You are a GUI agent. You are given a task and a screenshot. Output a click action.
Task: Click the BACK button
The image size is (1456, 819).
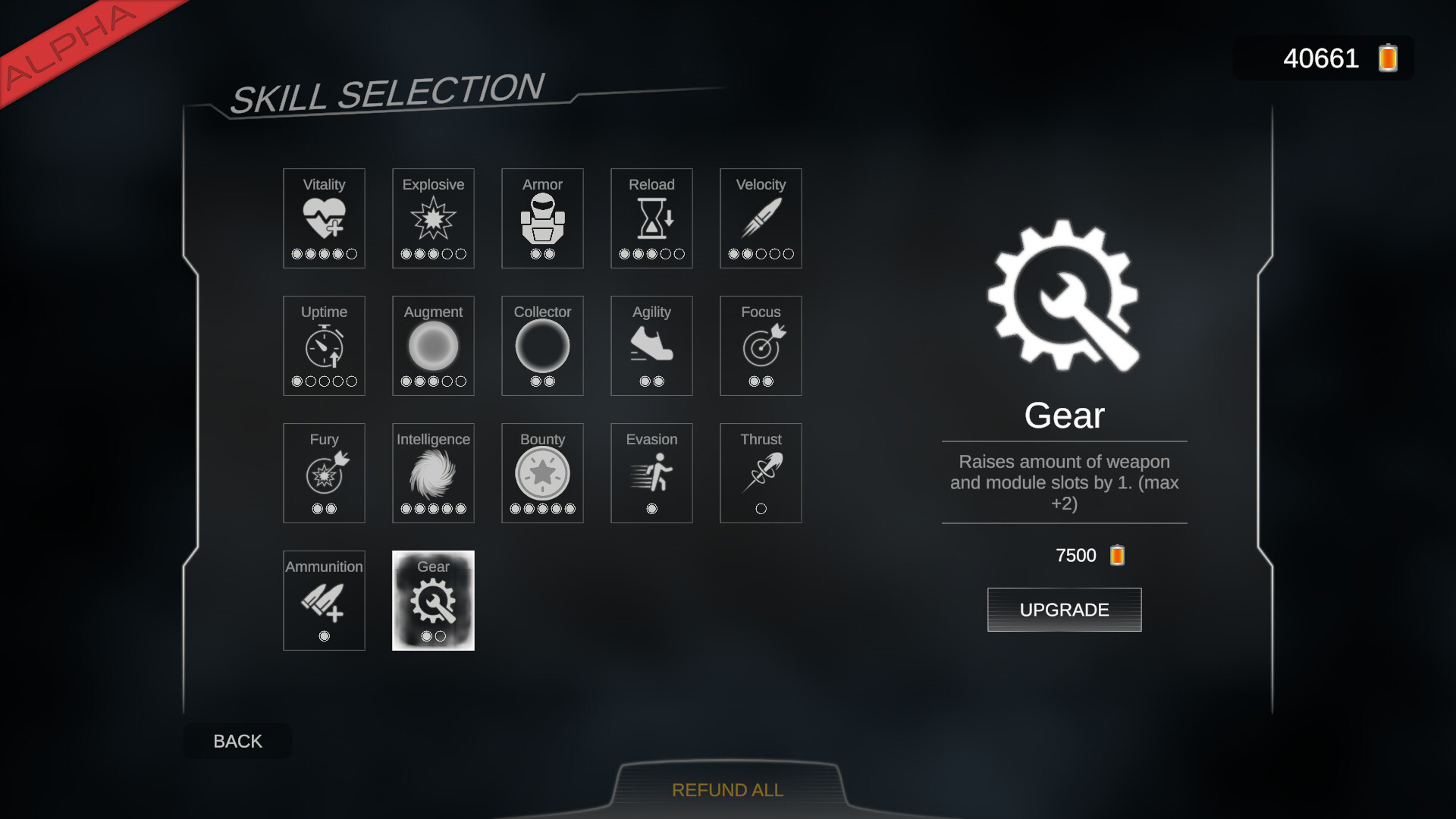point(237,741)
